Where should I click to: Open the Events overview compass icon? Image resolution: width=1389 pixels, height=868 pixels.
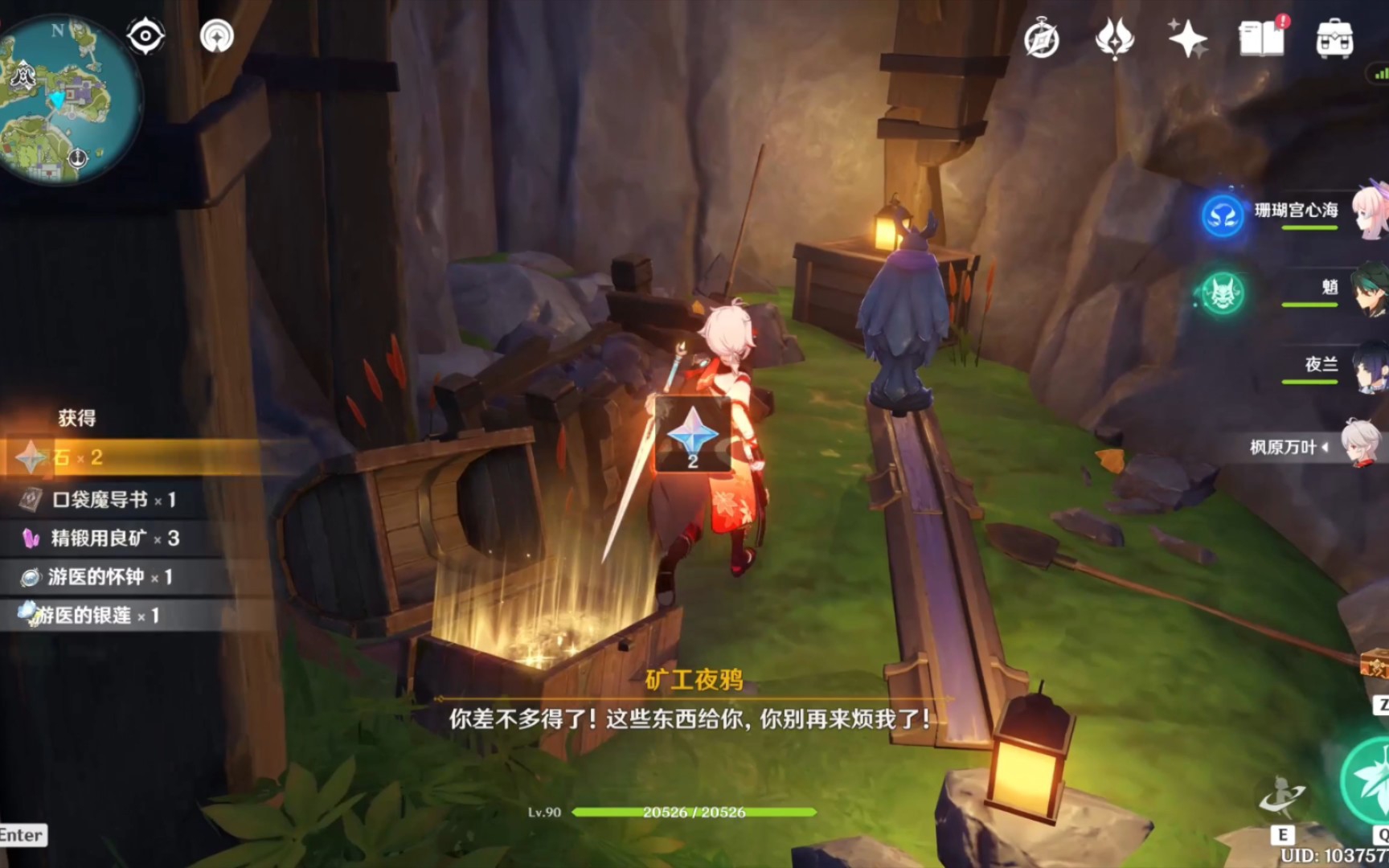1043,39
